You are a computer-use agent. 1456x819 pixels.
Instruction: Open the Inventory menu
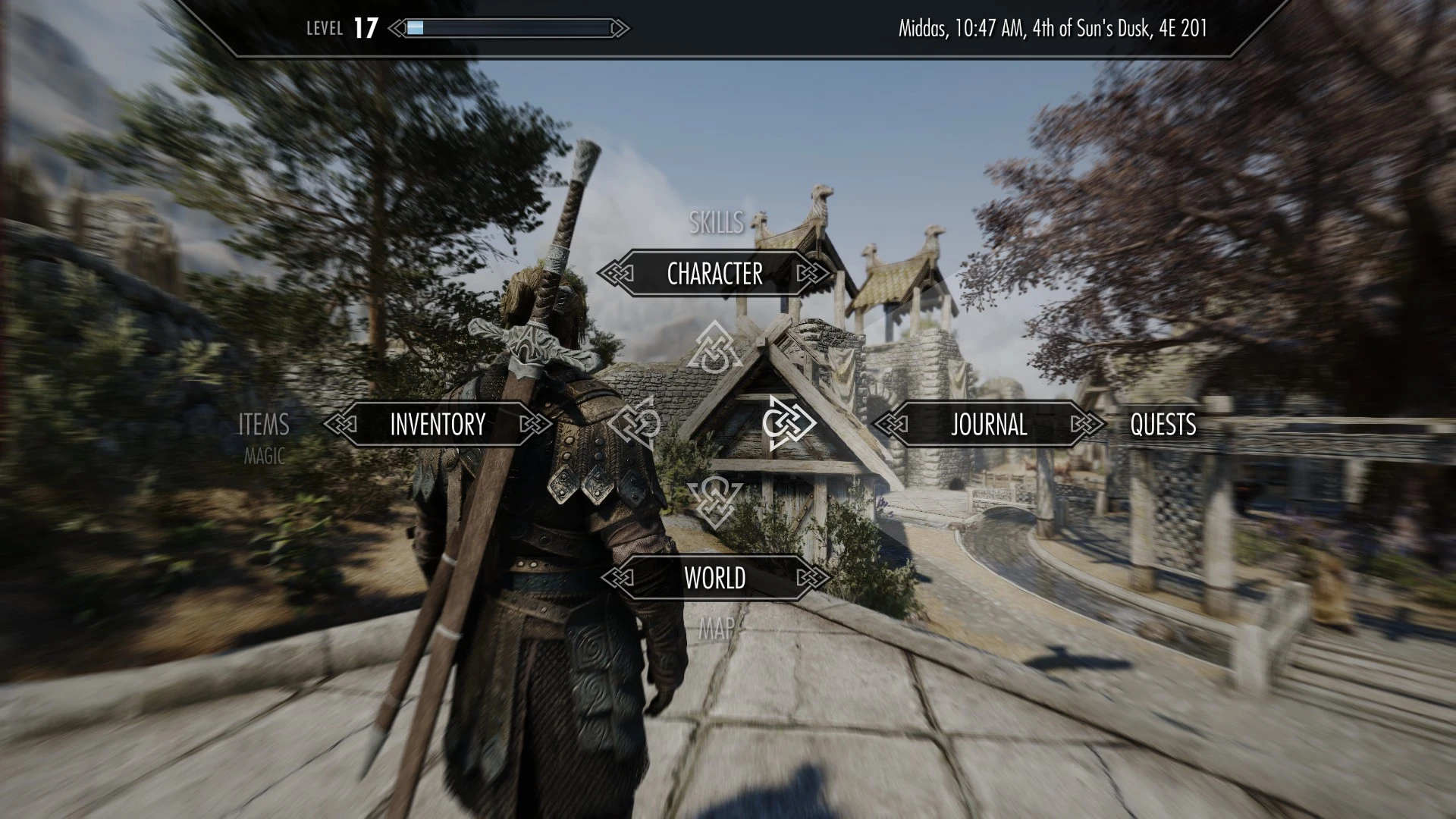click(x=437, y=425)
